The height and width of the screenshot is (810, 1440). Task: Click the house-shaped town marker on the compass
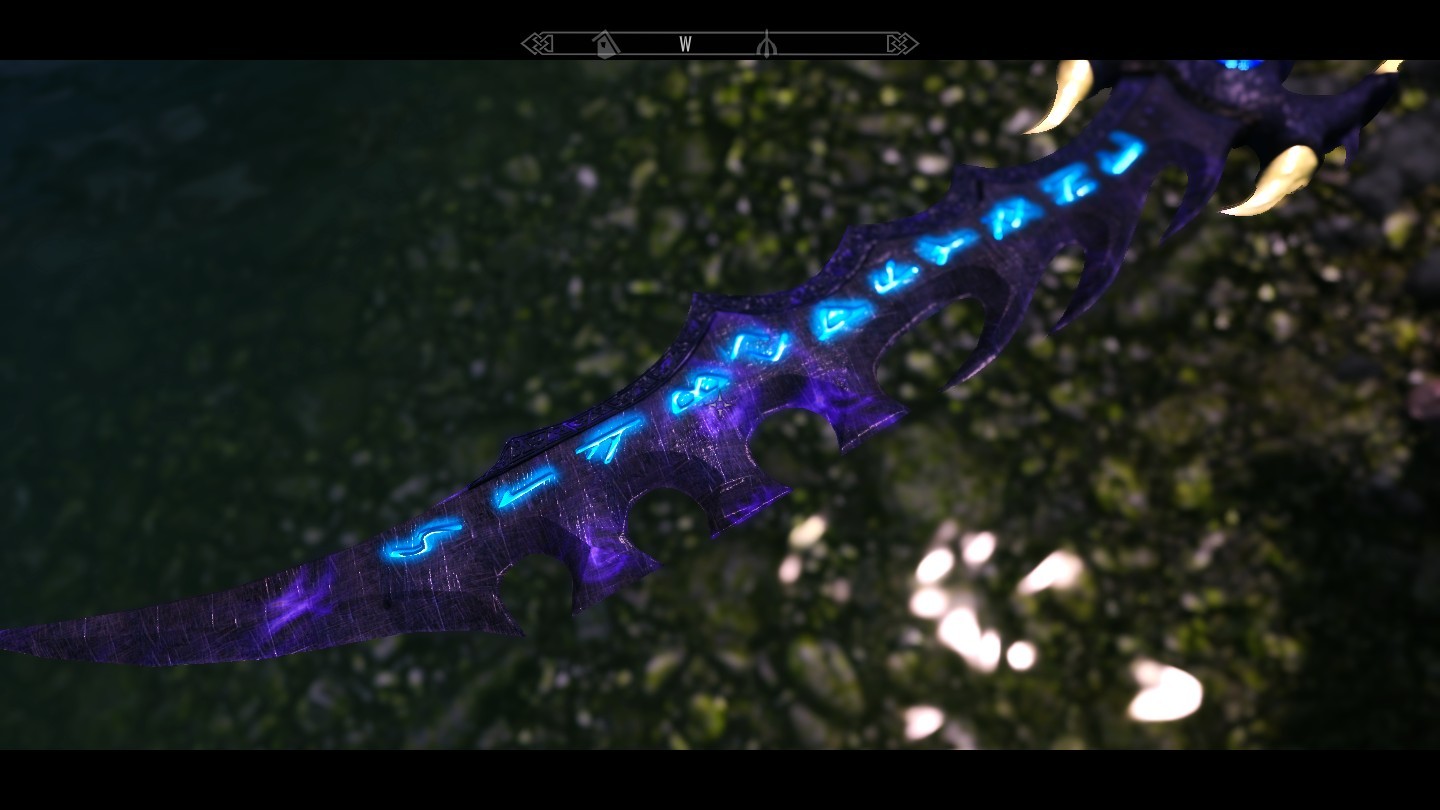tap(603, 44)
